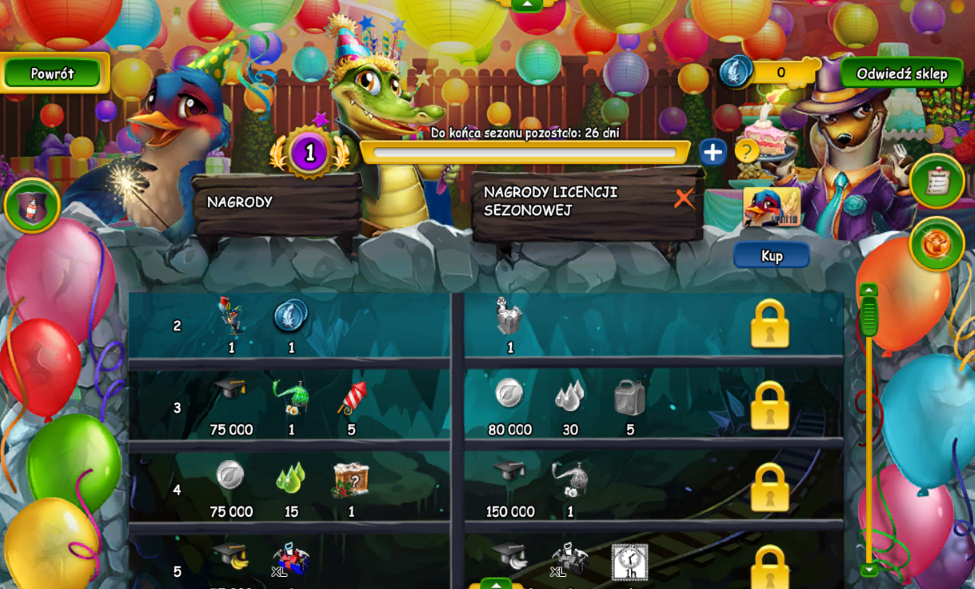975x589 pixels.
Task: Click the fish currency coin icon
Action: click(736, 72)
